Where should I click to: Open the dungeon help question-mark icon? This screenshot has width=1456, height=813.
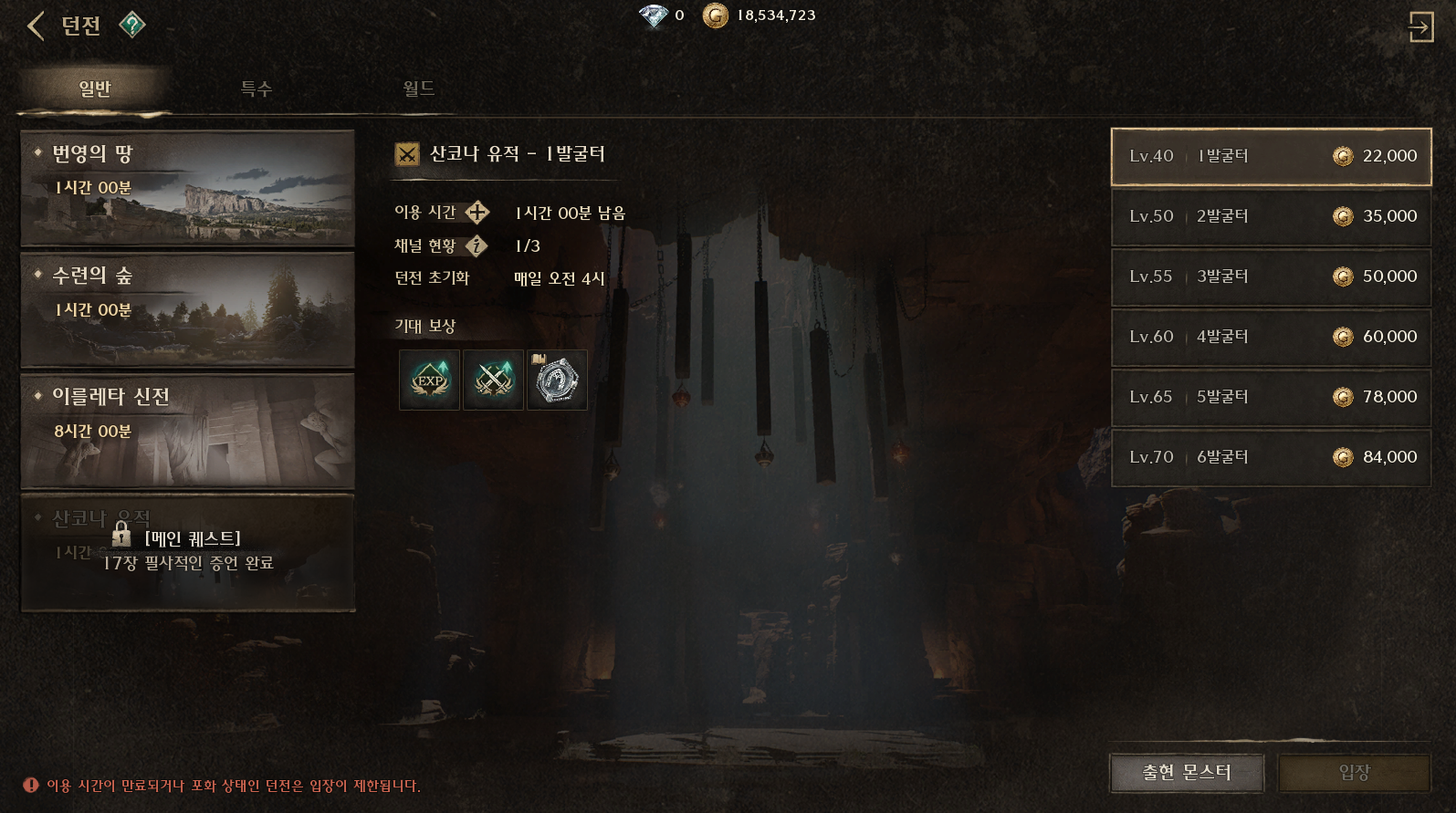pos(132,25)
